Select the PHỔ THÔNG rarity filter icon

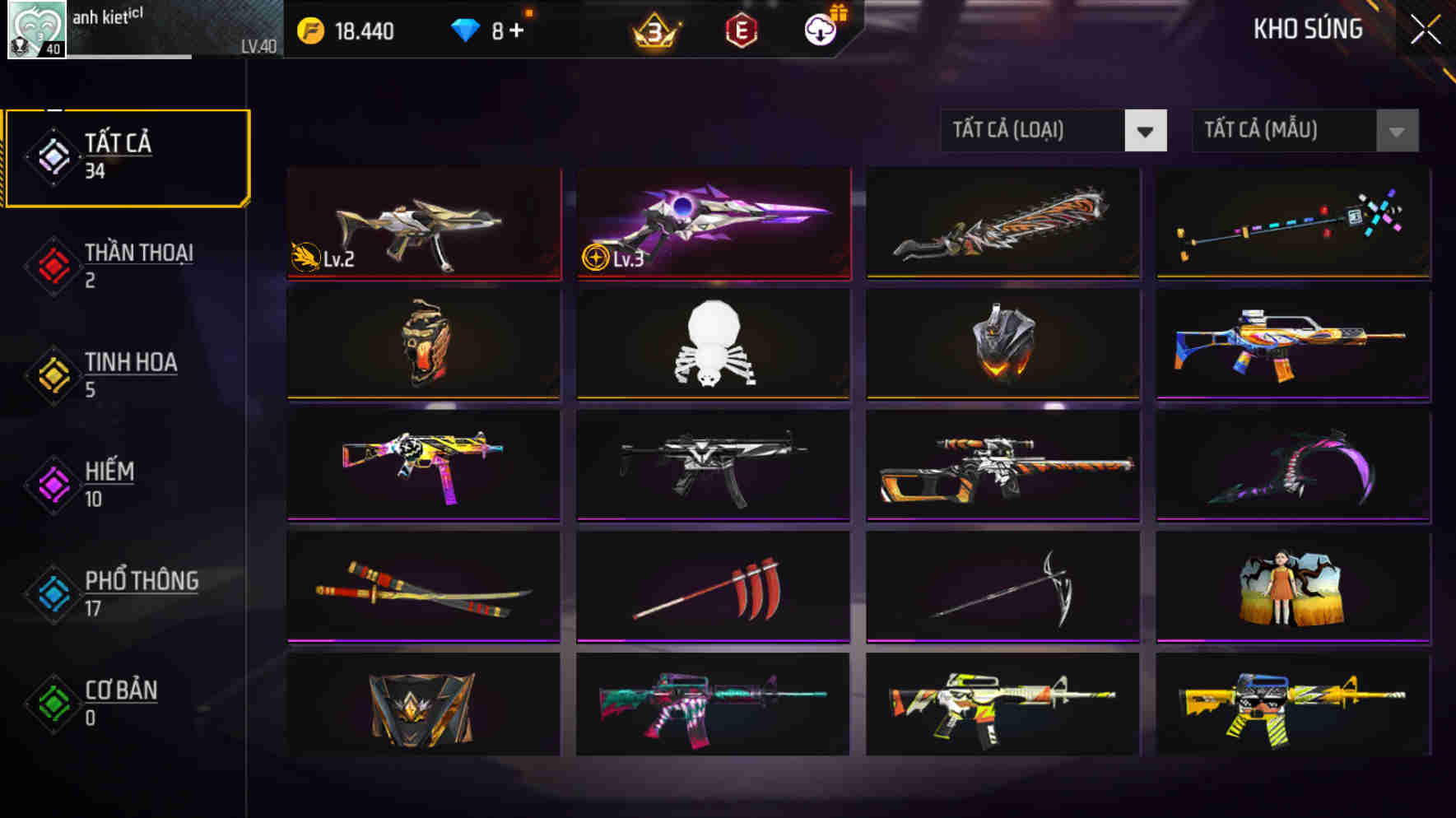(x=52, y=593)
